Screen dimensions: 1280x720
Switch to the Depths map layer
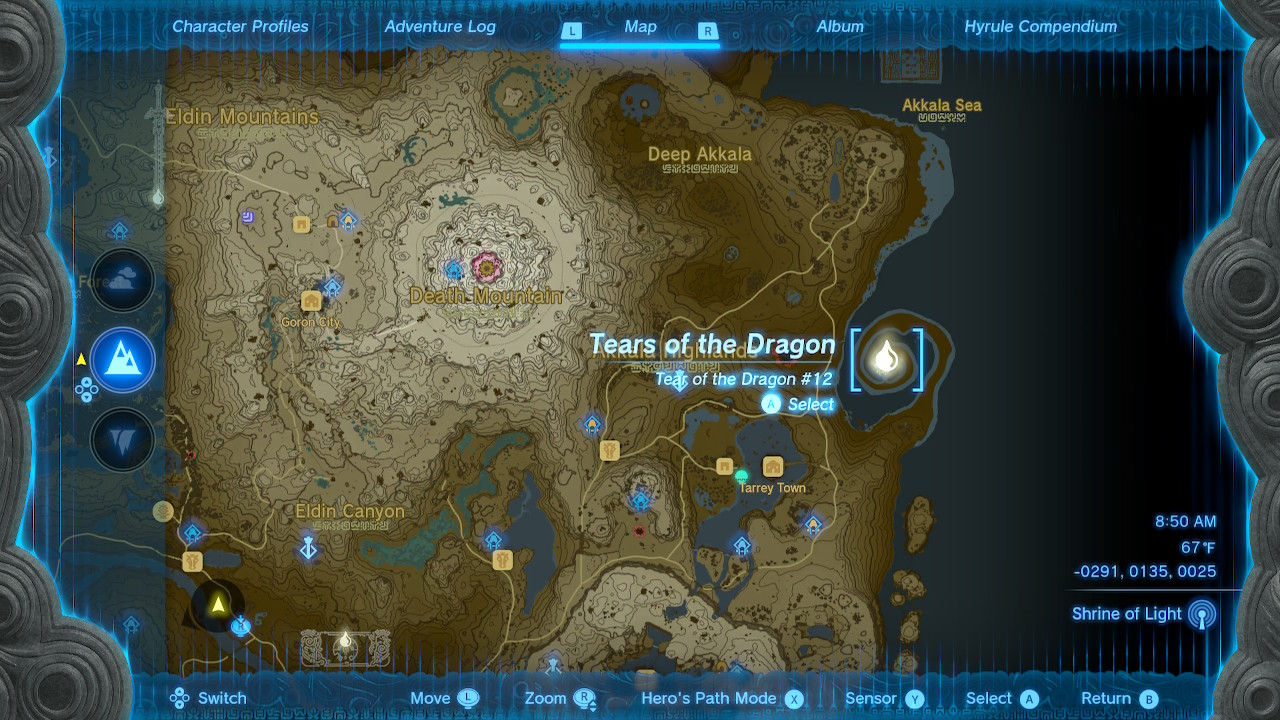pos(122,440)
